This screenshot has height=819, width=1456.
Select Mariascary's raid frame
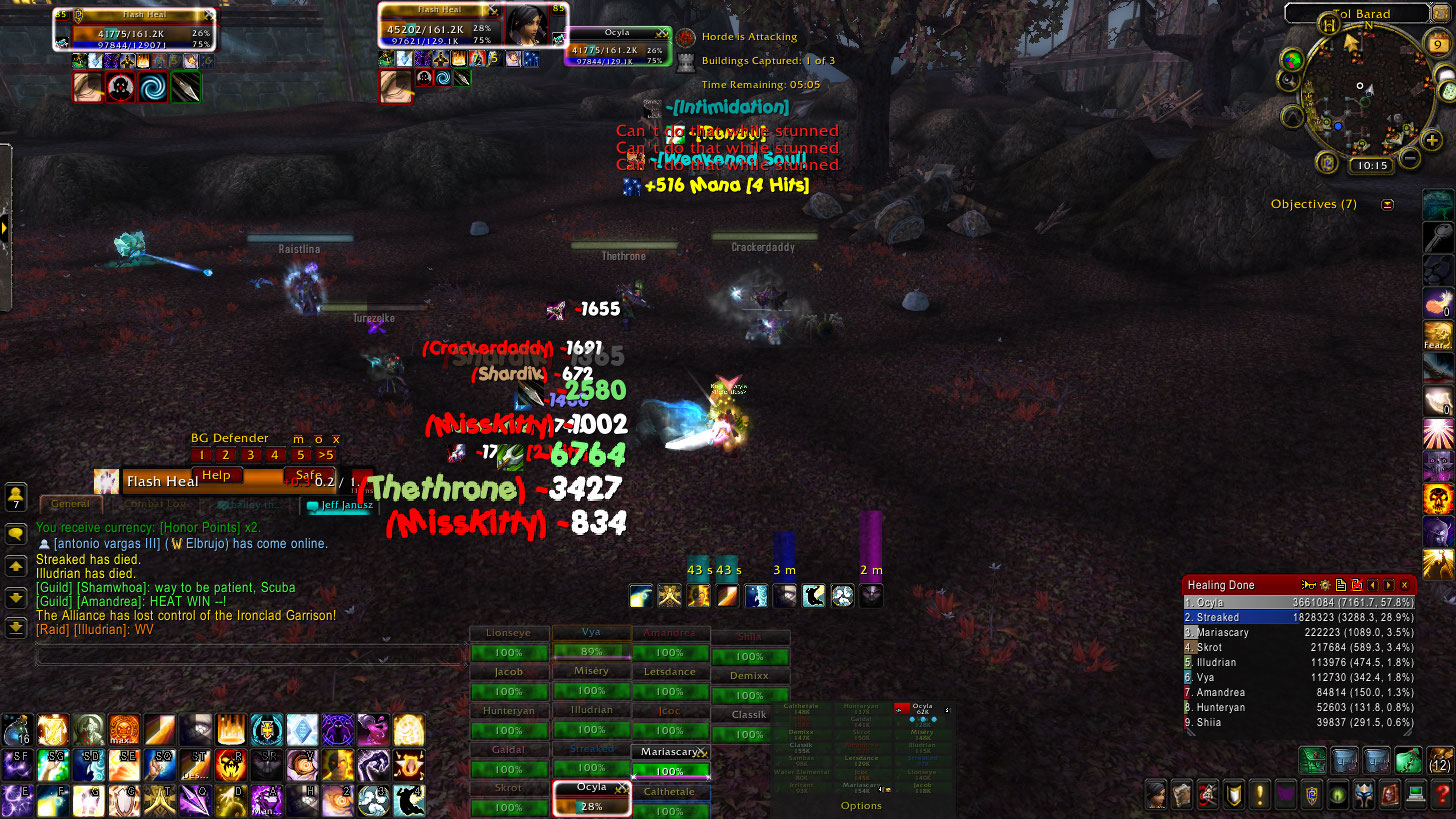click(x=670, y=762)
